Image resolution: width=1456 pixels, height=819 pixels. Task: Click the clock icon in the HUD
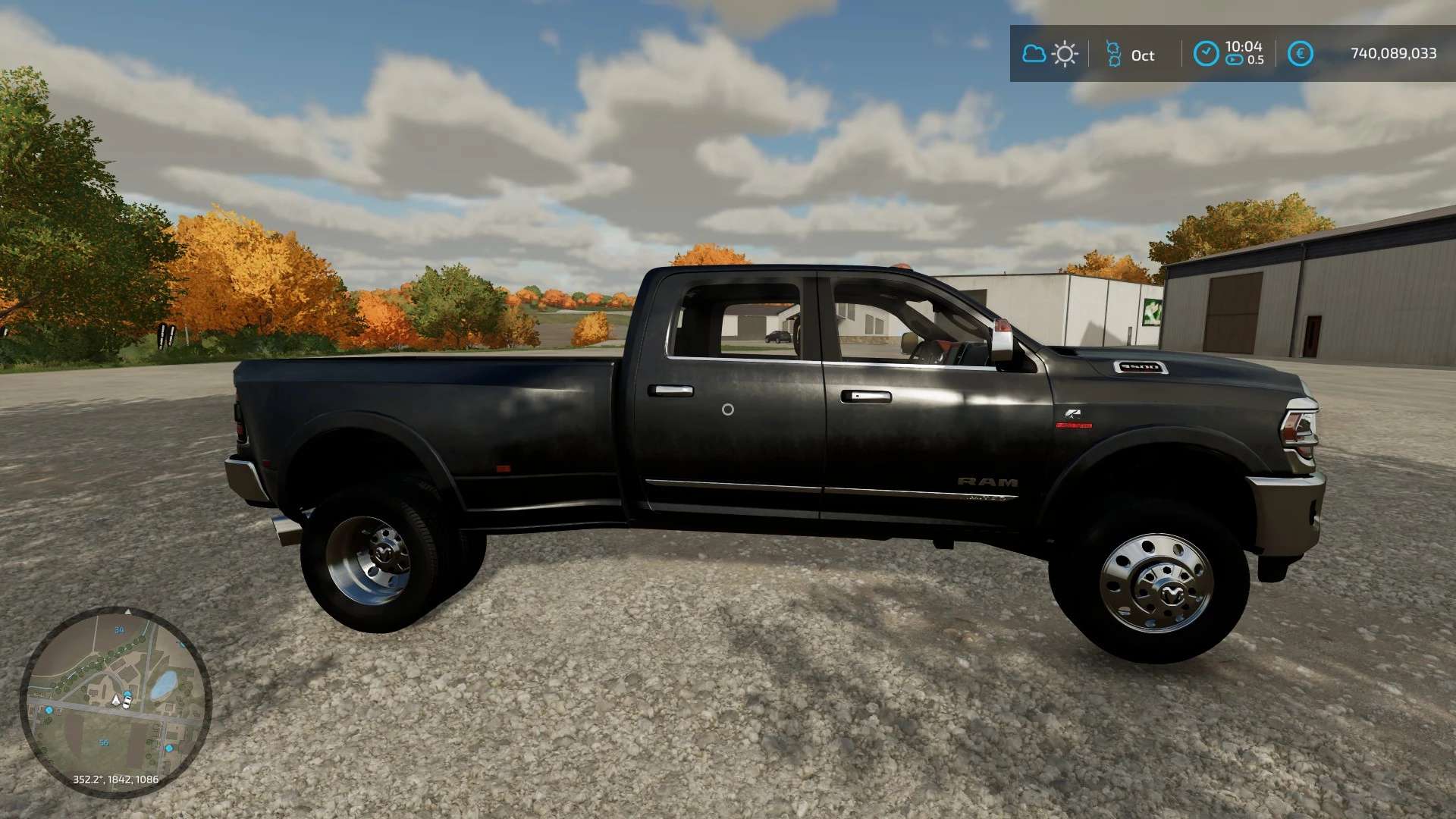(x=1206, y=54)
